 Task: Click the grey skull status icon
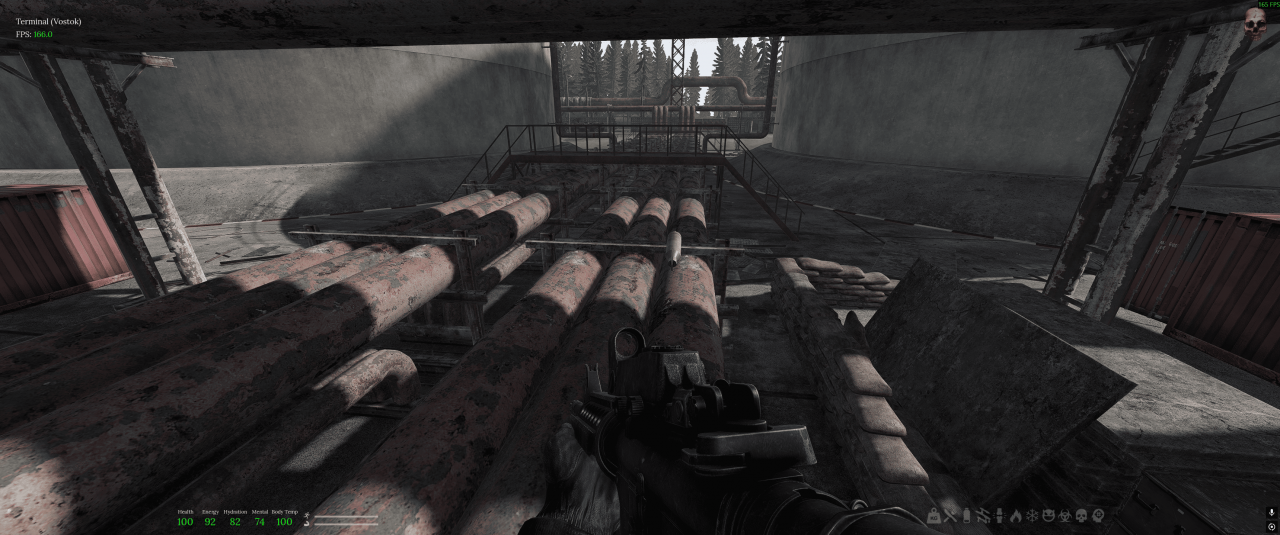point(1081,516)
